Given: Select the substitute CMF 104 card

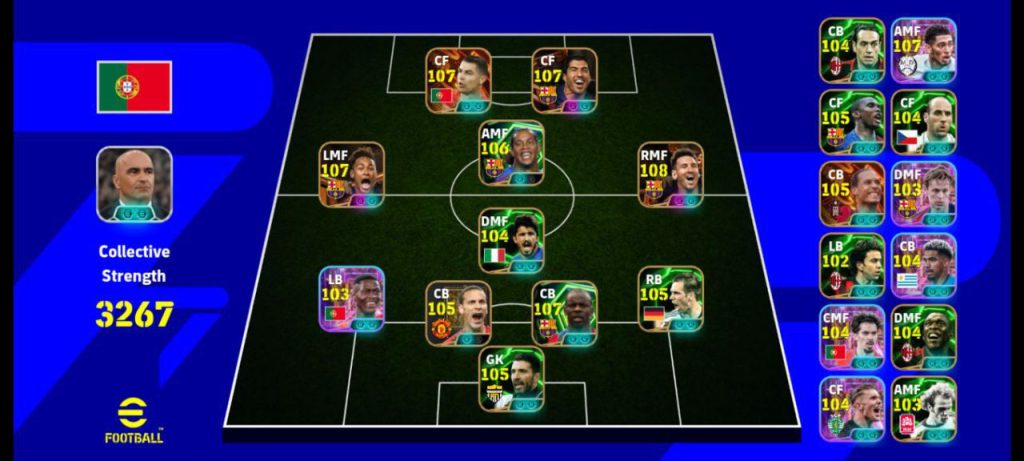Looking at the screenshot, I should pos(851,337).
